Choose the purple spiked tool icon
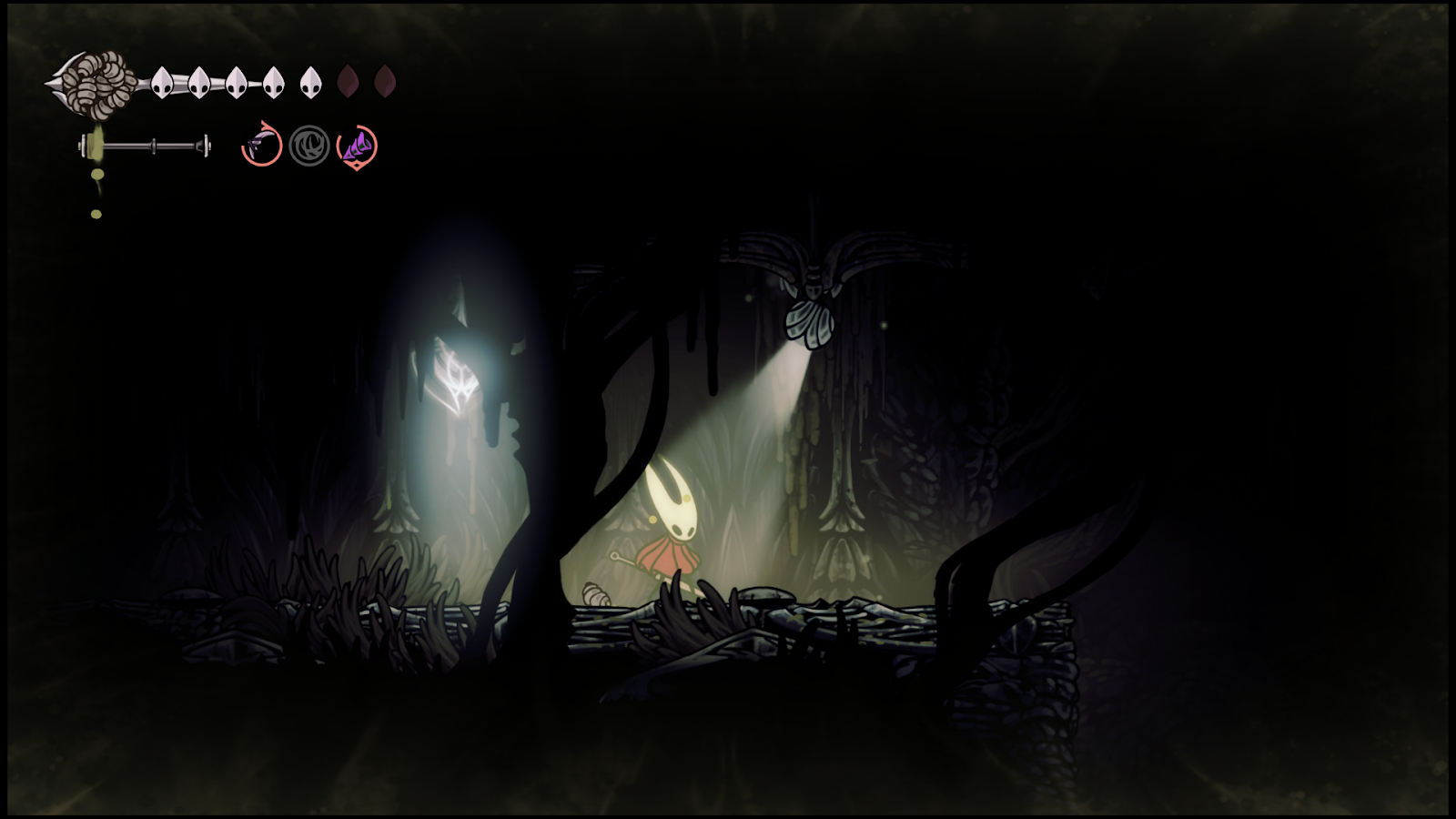The height and width of the screenshot is (819, 1456). coord(357,146)
